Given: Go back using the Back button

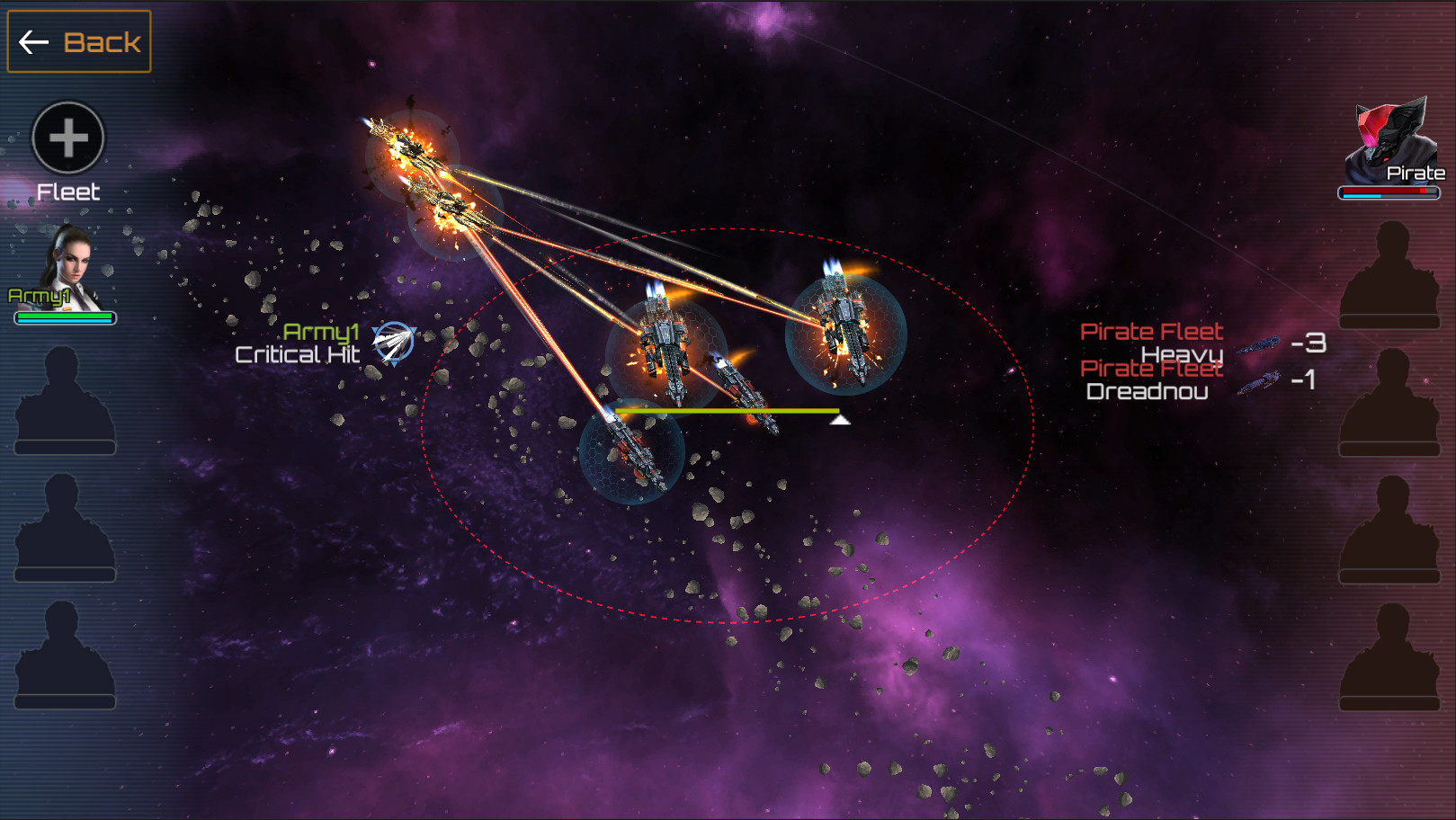Looking at the screenshot, I should (79, 41).
